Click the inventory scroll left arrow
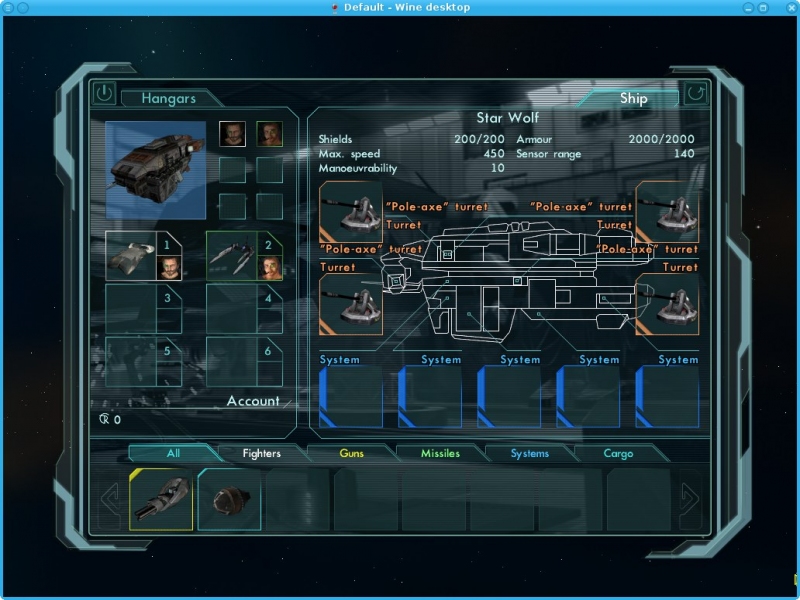Viewport: 800px width, 600px height. [x=110, y=498]
